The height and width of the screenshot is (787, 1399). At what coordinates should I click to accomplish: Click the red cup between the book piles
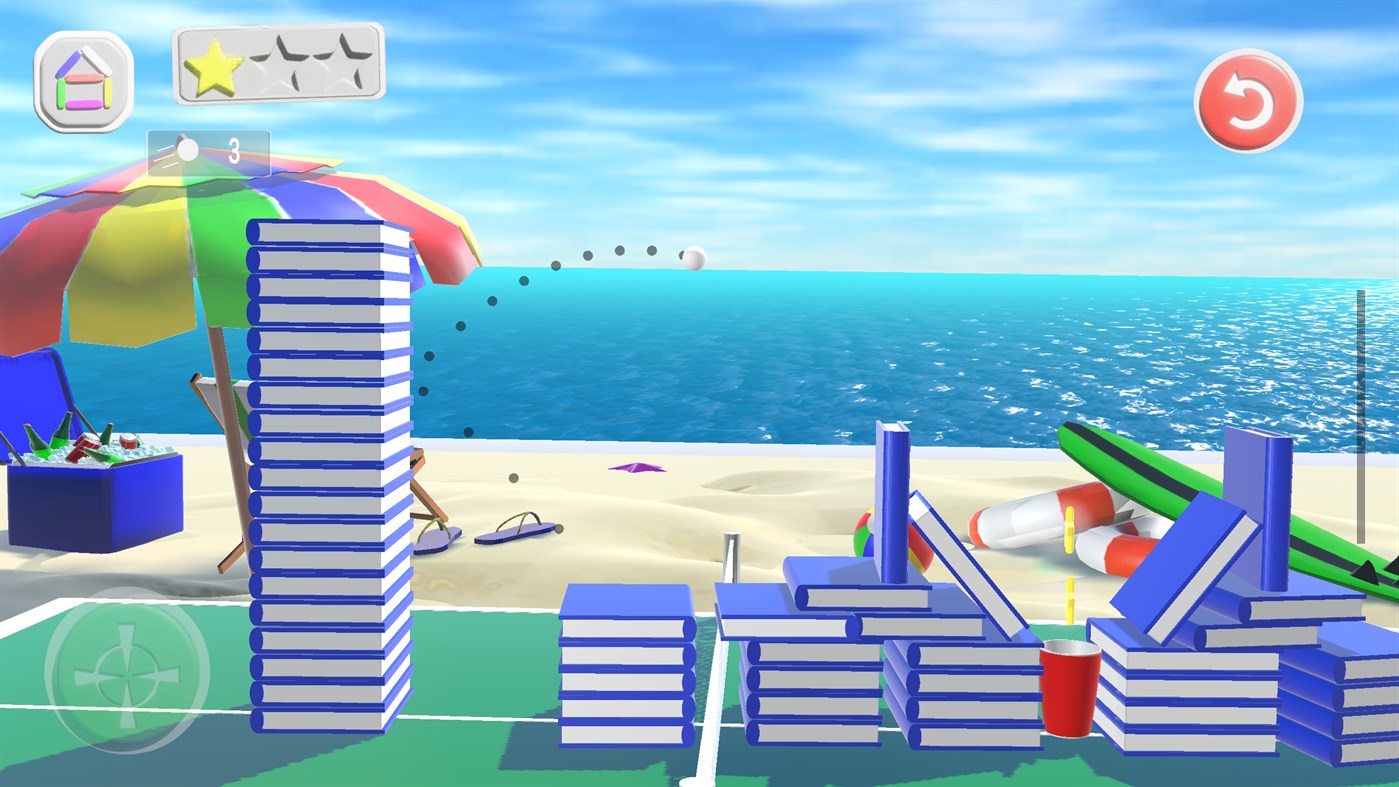pyautogui.click(x=1070, y=675)
